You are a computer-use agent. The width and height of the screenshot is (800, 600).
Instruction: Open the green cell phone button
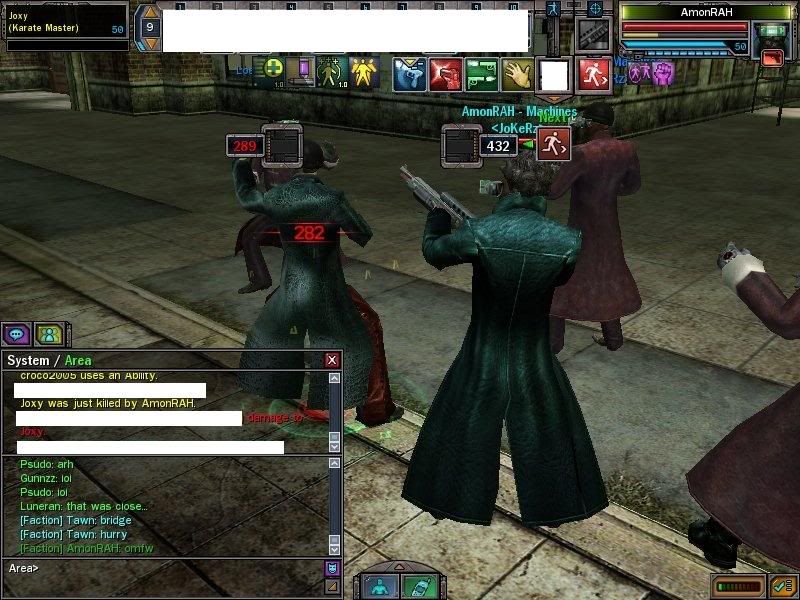point(418,587)
